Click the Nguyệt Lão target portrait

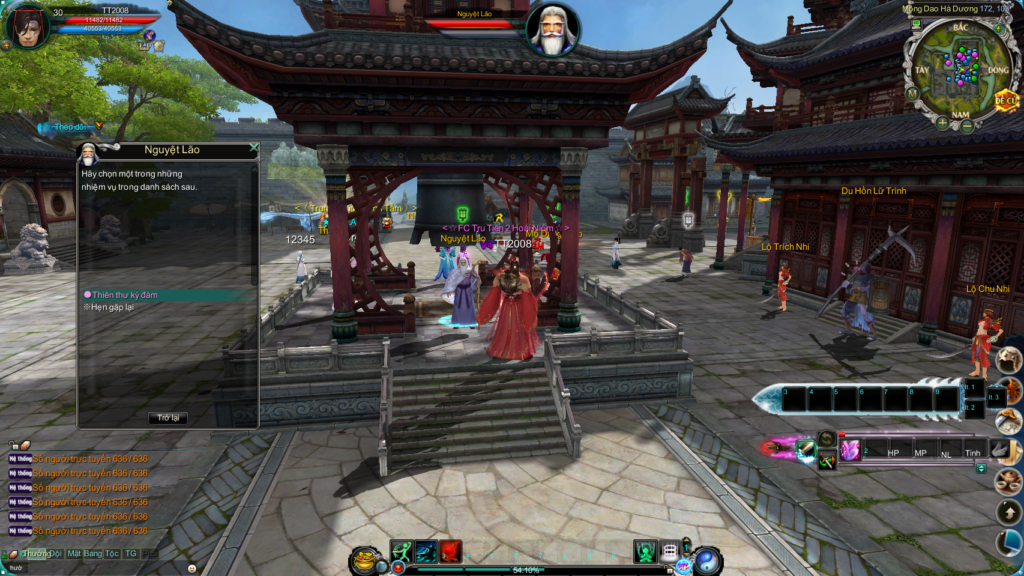coord(552,29)
